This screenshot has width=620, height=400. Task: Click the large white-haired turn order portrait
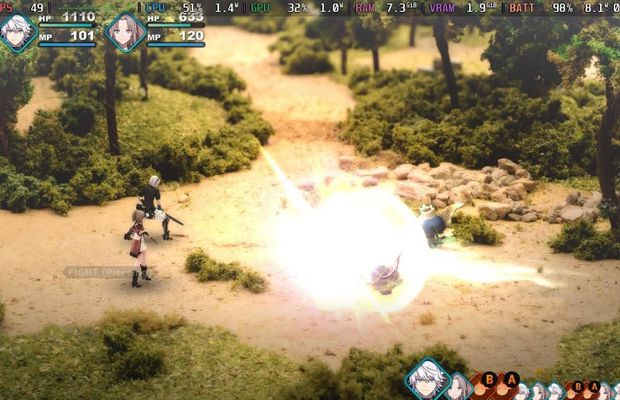coord(426,380)
